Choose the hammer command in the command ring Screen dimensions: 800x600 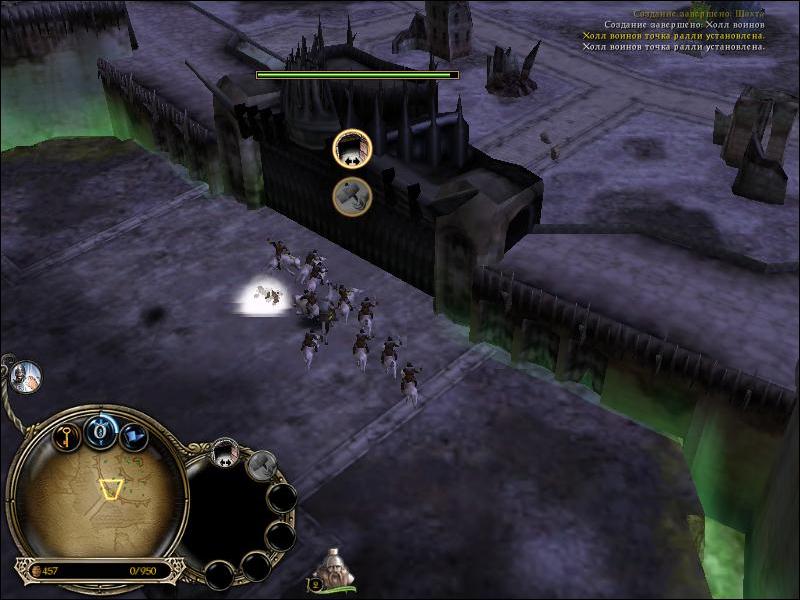pyautogui.click(x=262, y=464)
